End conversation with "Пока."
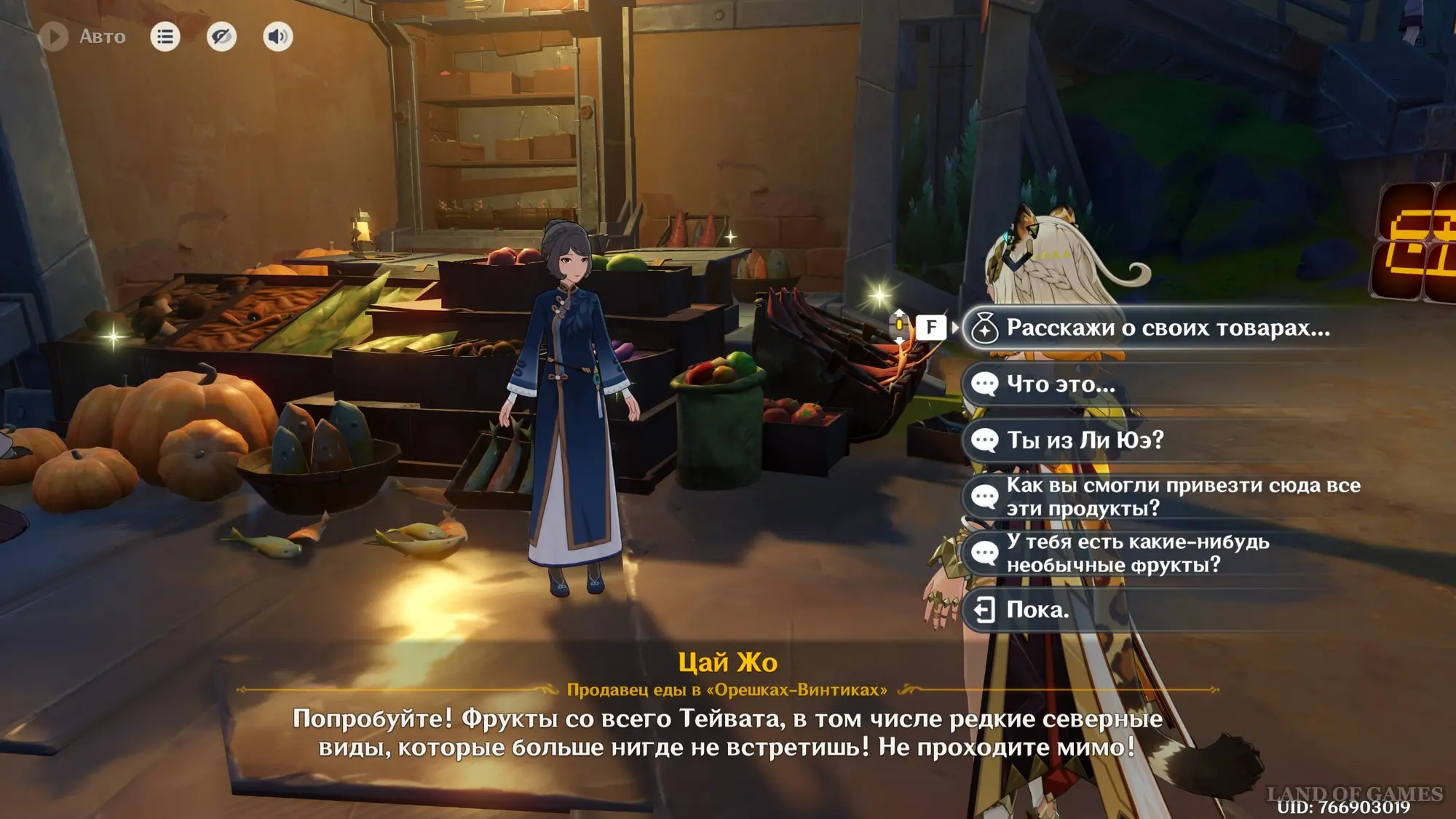 (x=1037, y=610)
